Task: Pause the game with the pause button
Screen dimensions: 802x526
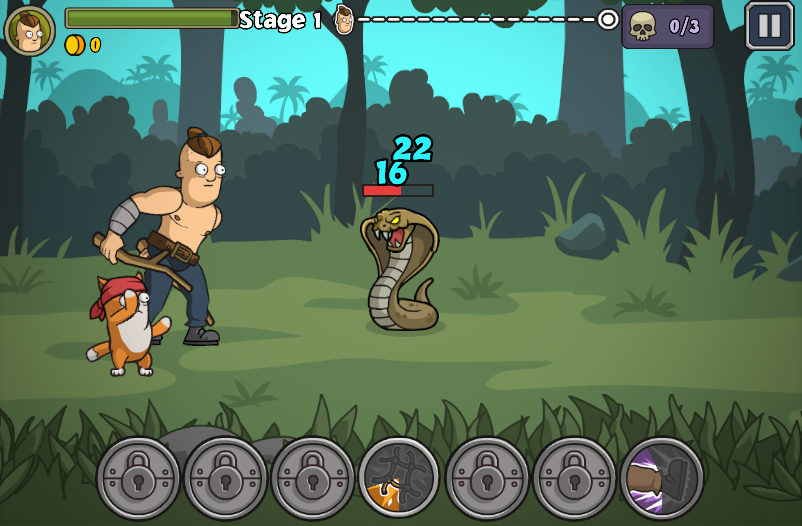Action: click(769, 26)
